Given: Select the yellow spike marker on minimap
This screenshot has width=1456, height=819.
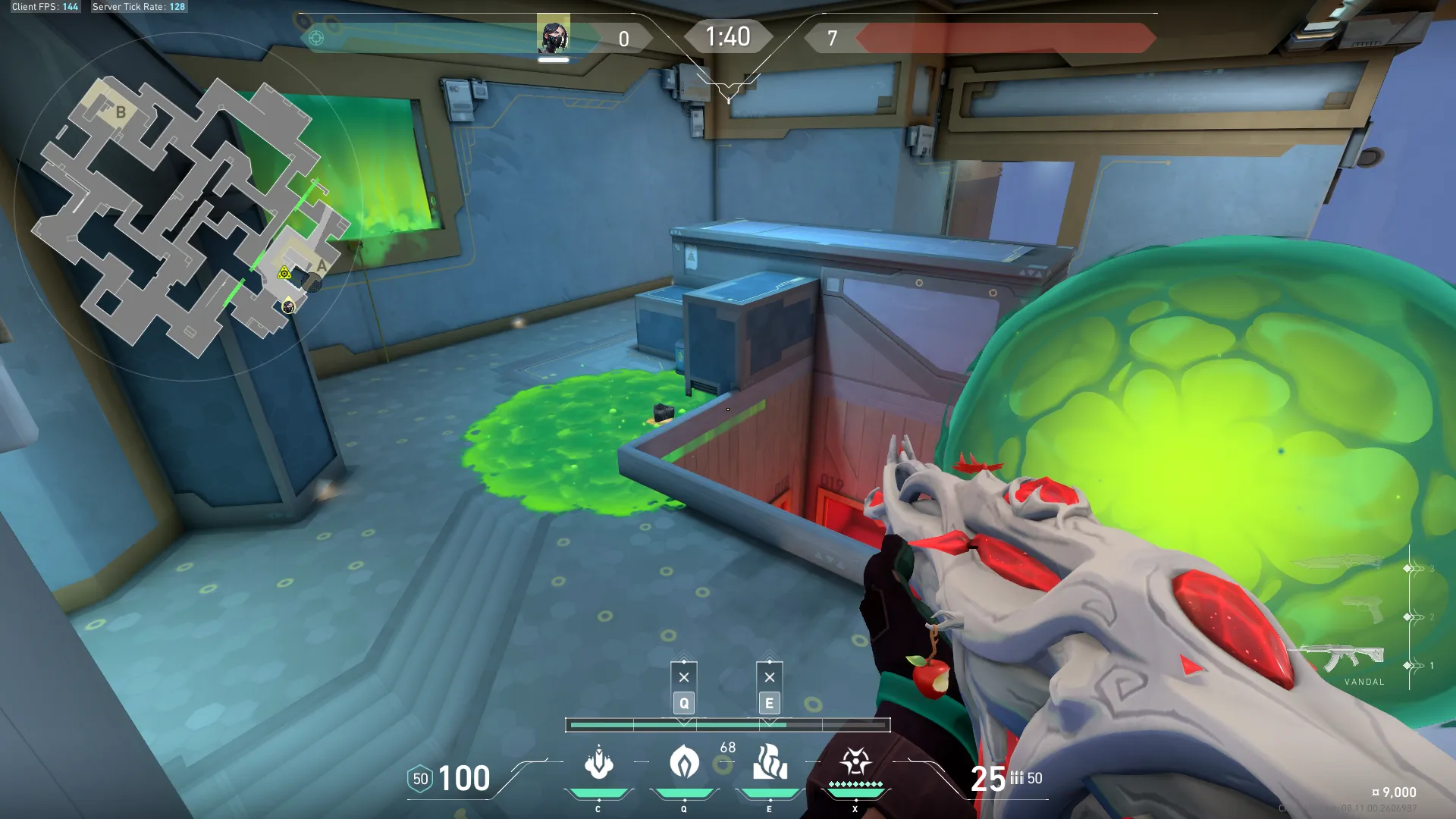Looking at the screenshot, I should coord(284,273).
